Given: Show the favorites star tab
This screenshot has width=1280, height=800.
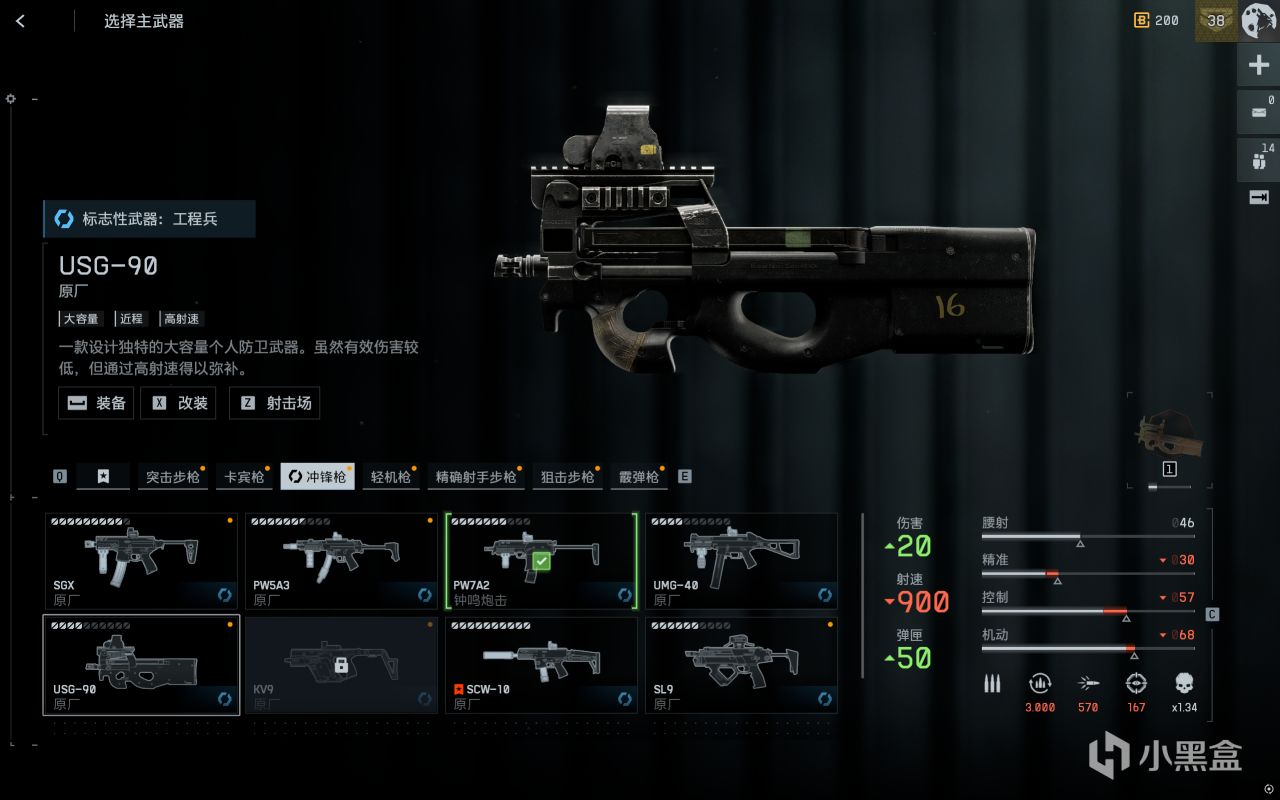Looking at the screenshot, I should [103, 477].
